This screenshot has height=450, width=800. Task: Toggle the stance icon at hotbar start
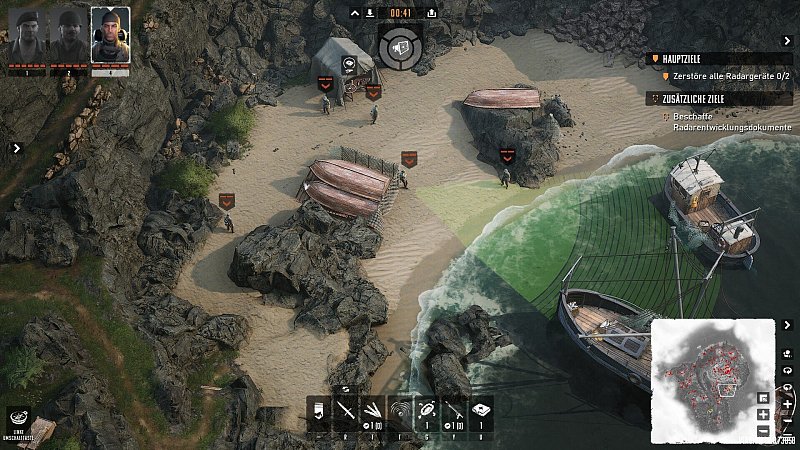coord(319,410)
